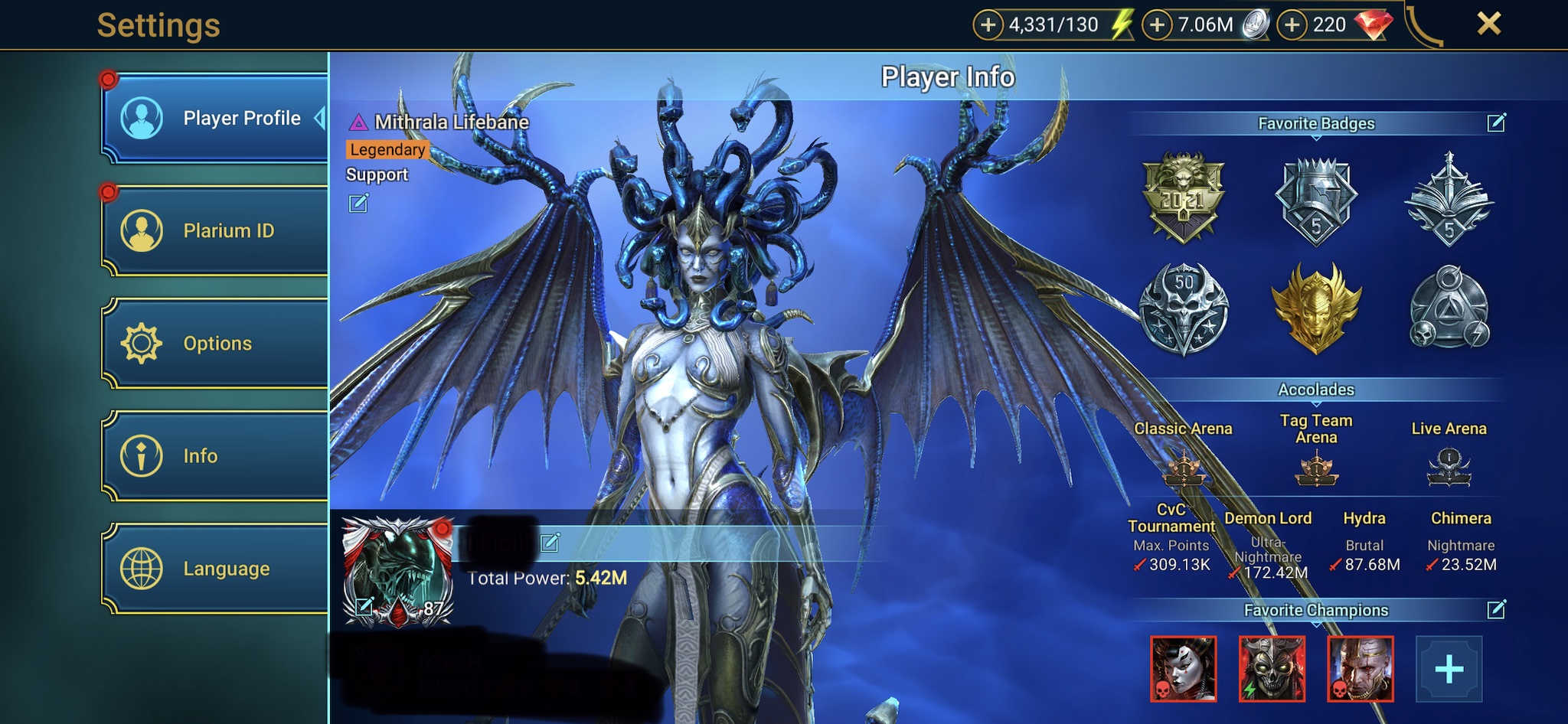Image resolution: width=1568 pixels, height=724 pixels.
Task: Select the level 50 skull badge
Action: coord(1183,308)
